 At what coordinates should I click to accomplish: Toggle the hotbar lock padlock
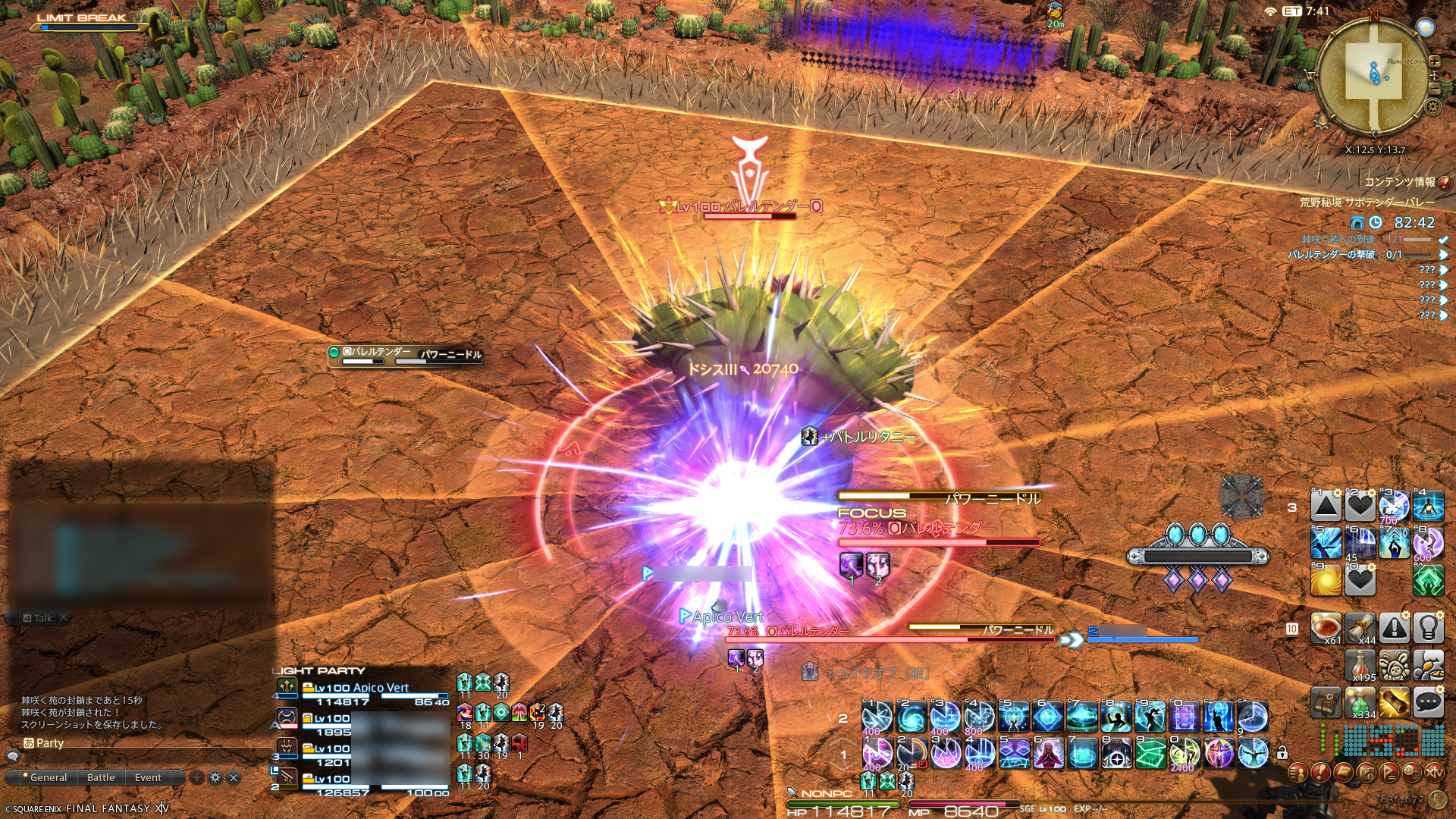[x=1282, y=753]
